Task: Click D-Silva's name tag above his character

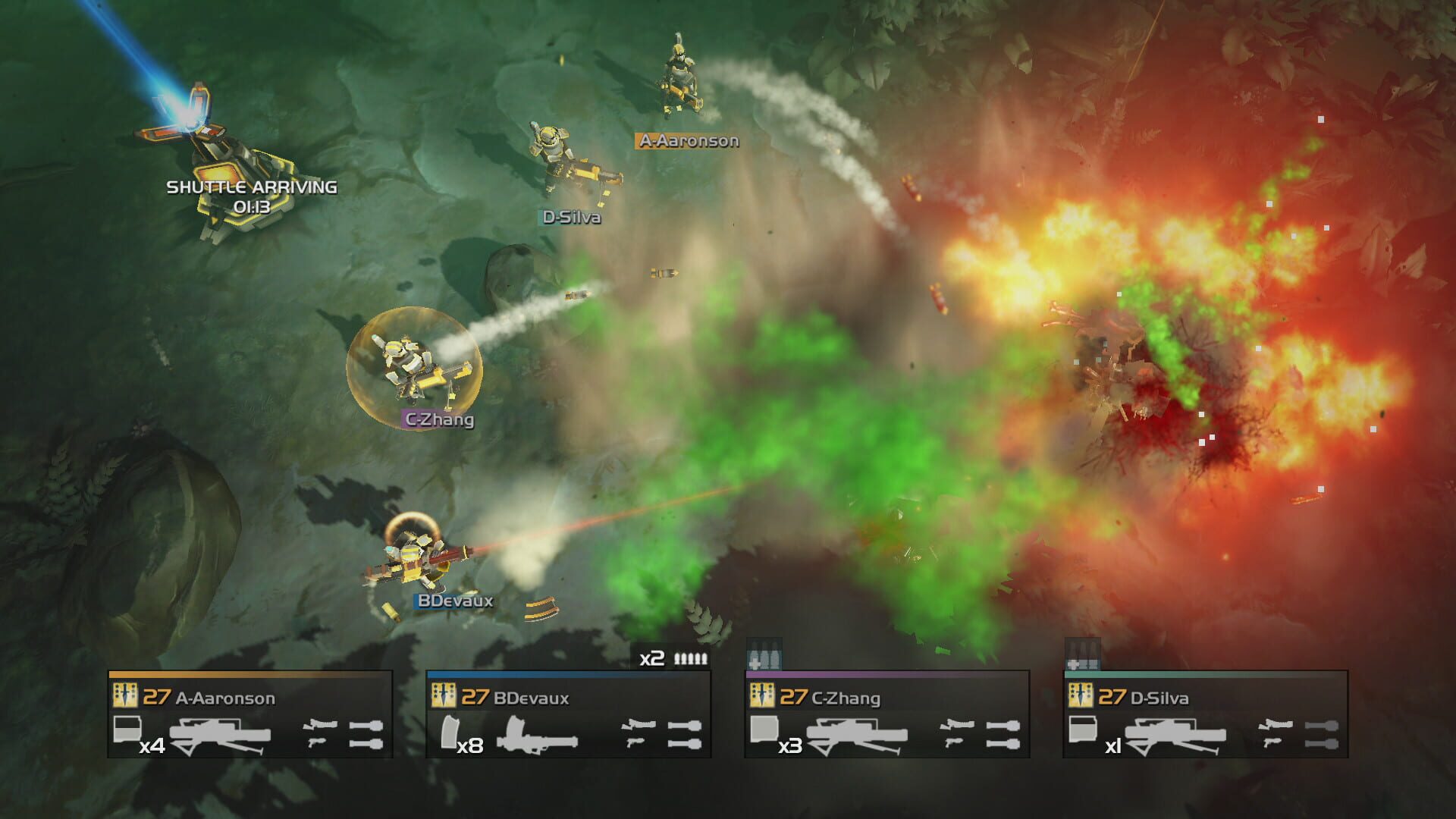Action: pyautogui.click(x=570, y=218)
